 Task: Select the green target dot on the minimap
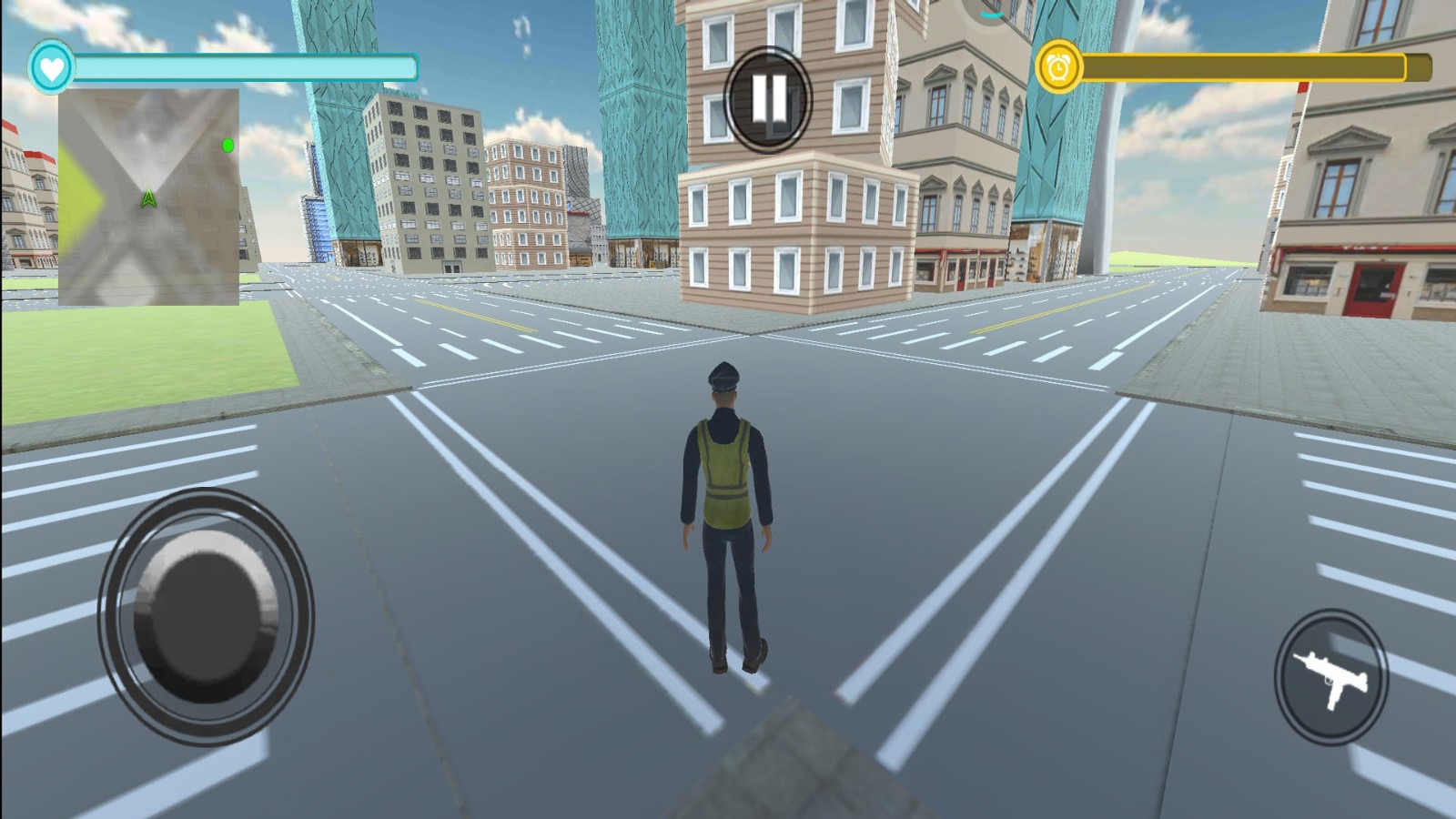coord(227,146)
